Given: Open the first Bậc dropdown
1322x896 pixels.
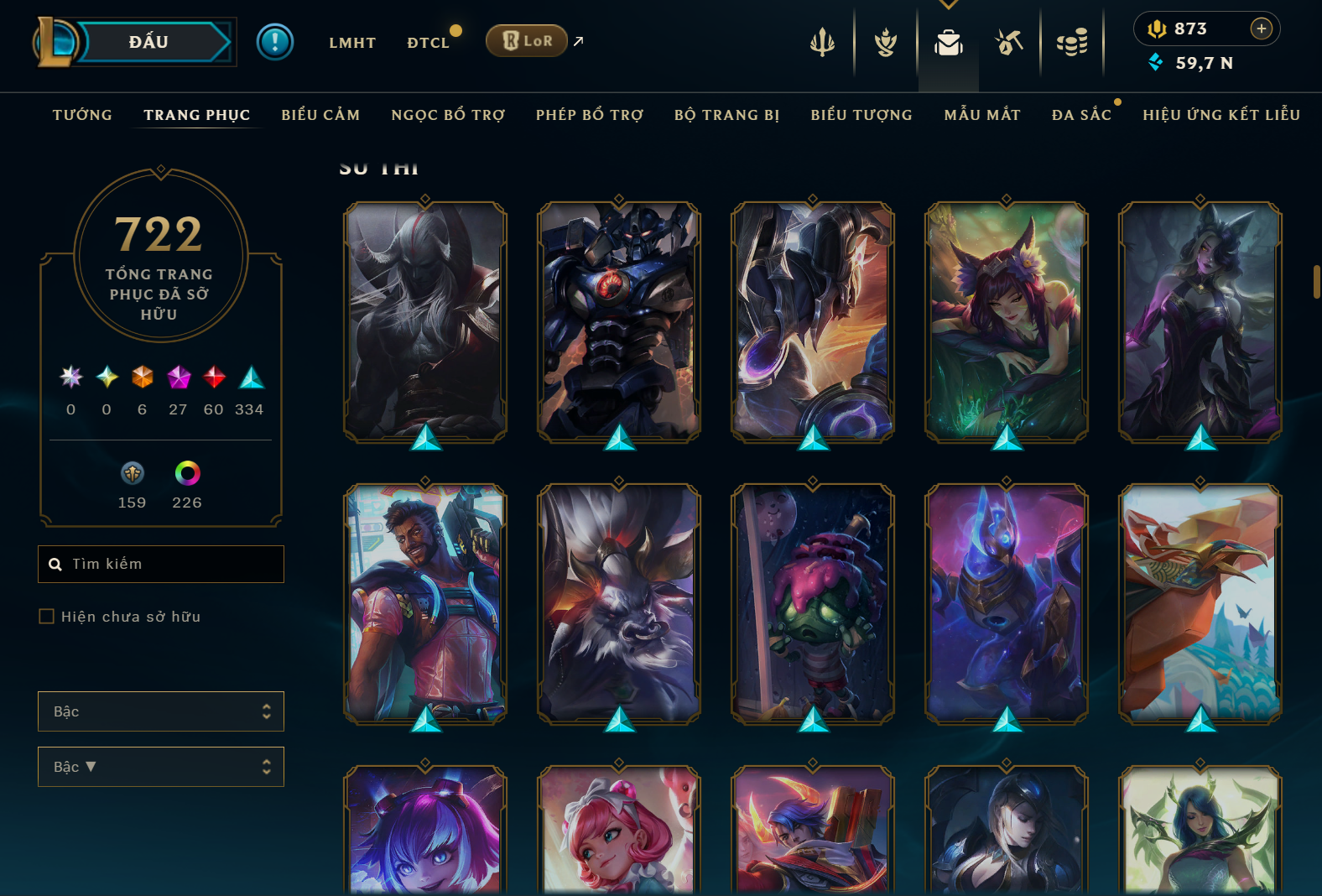Looking at the screenshot, I should pos(160,711).
